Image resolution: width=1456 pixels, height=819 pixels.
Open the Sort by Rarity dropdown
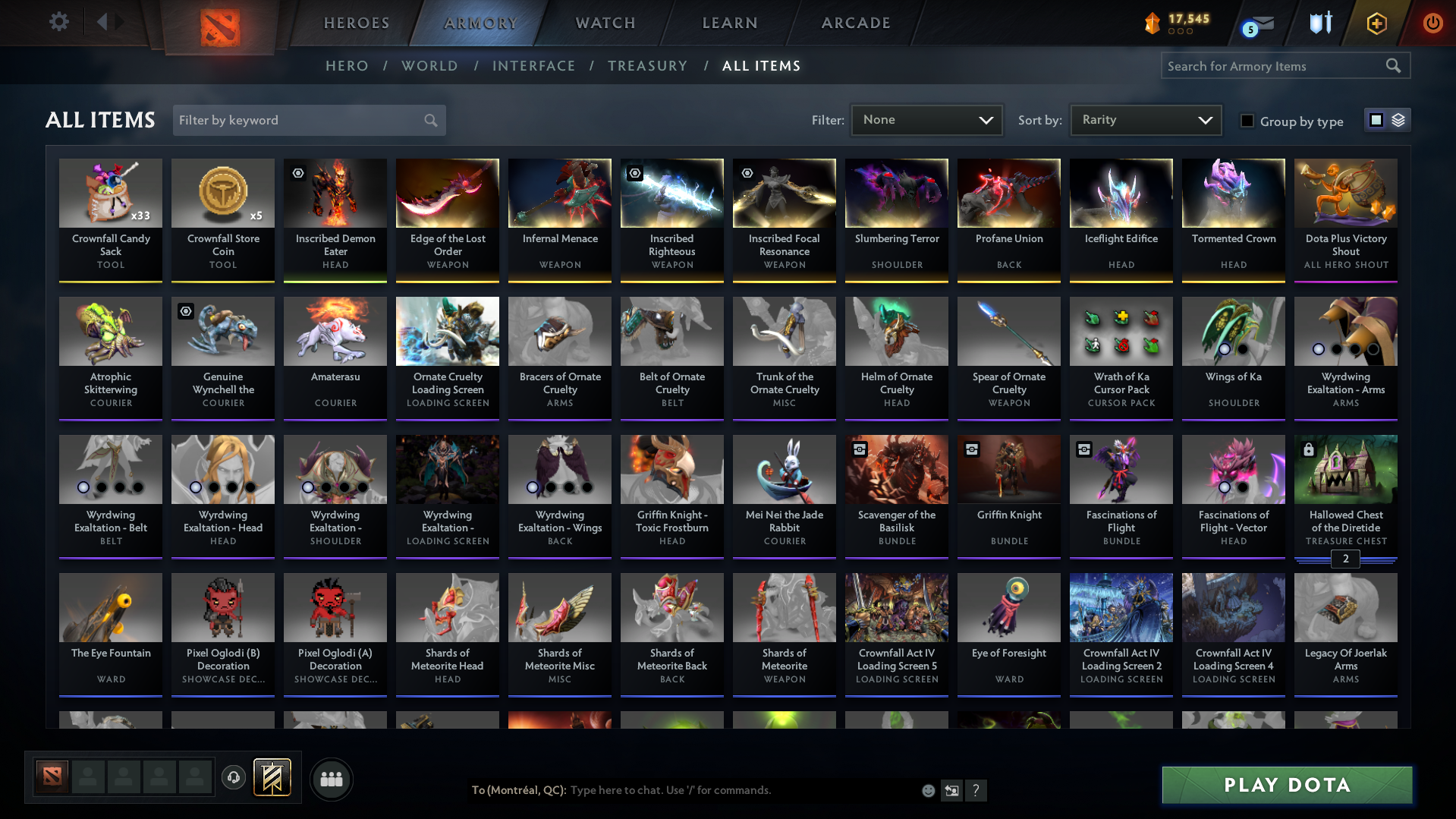(x=1145, y=119)
